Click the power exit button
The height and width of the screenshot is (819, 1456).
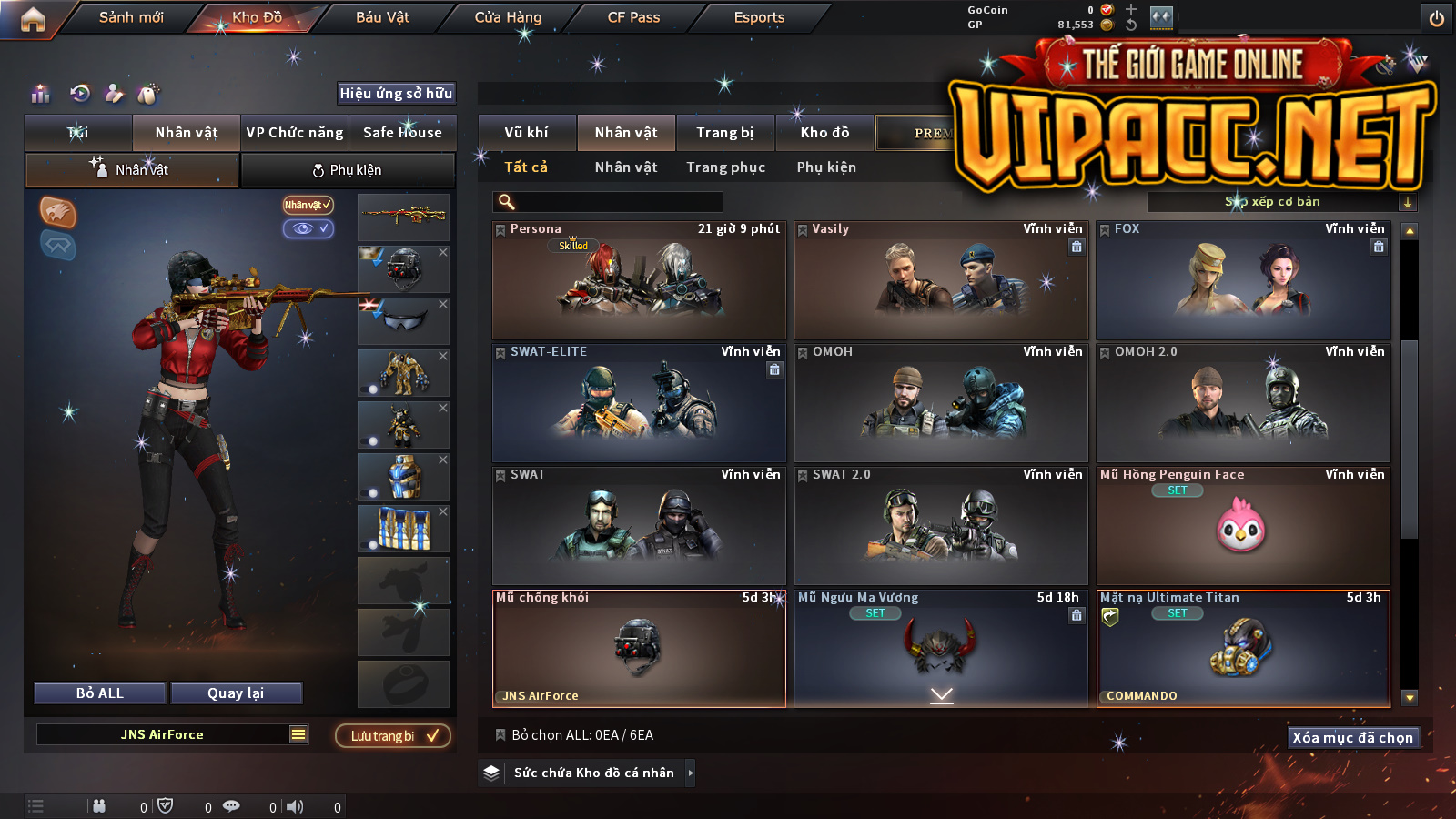pos(1437,18)
